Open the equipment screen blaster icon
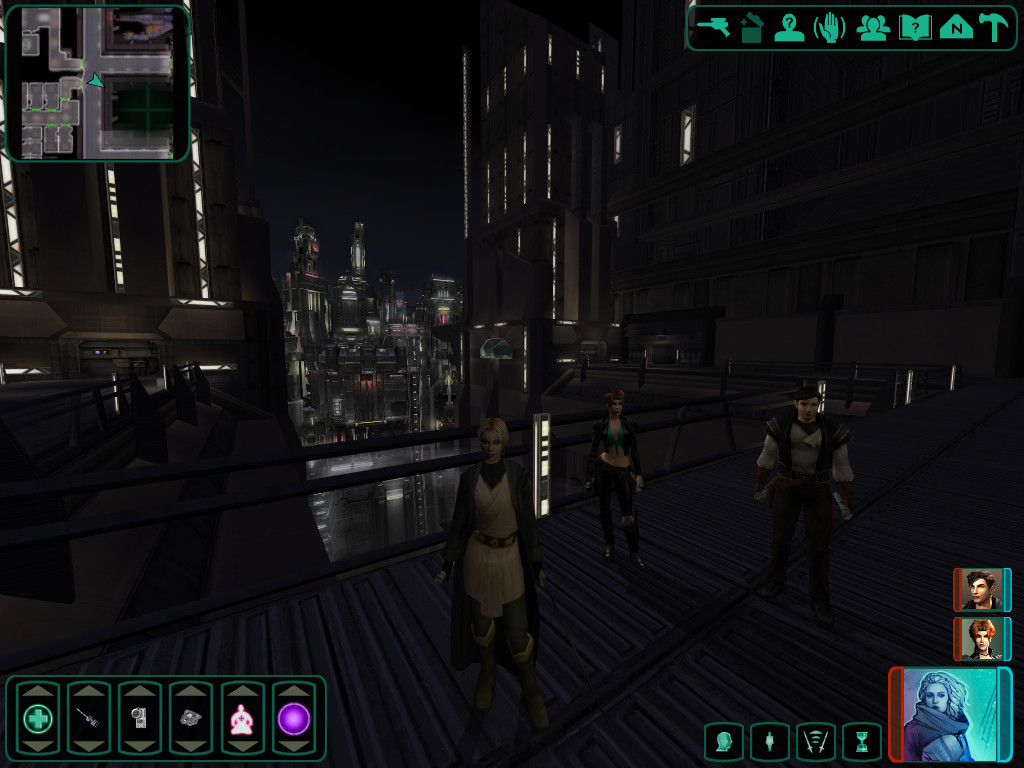Image resolution: width=1024 pixels, height=768 pixels. [714, 27]
